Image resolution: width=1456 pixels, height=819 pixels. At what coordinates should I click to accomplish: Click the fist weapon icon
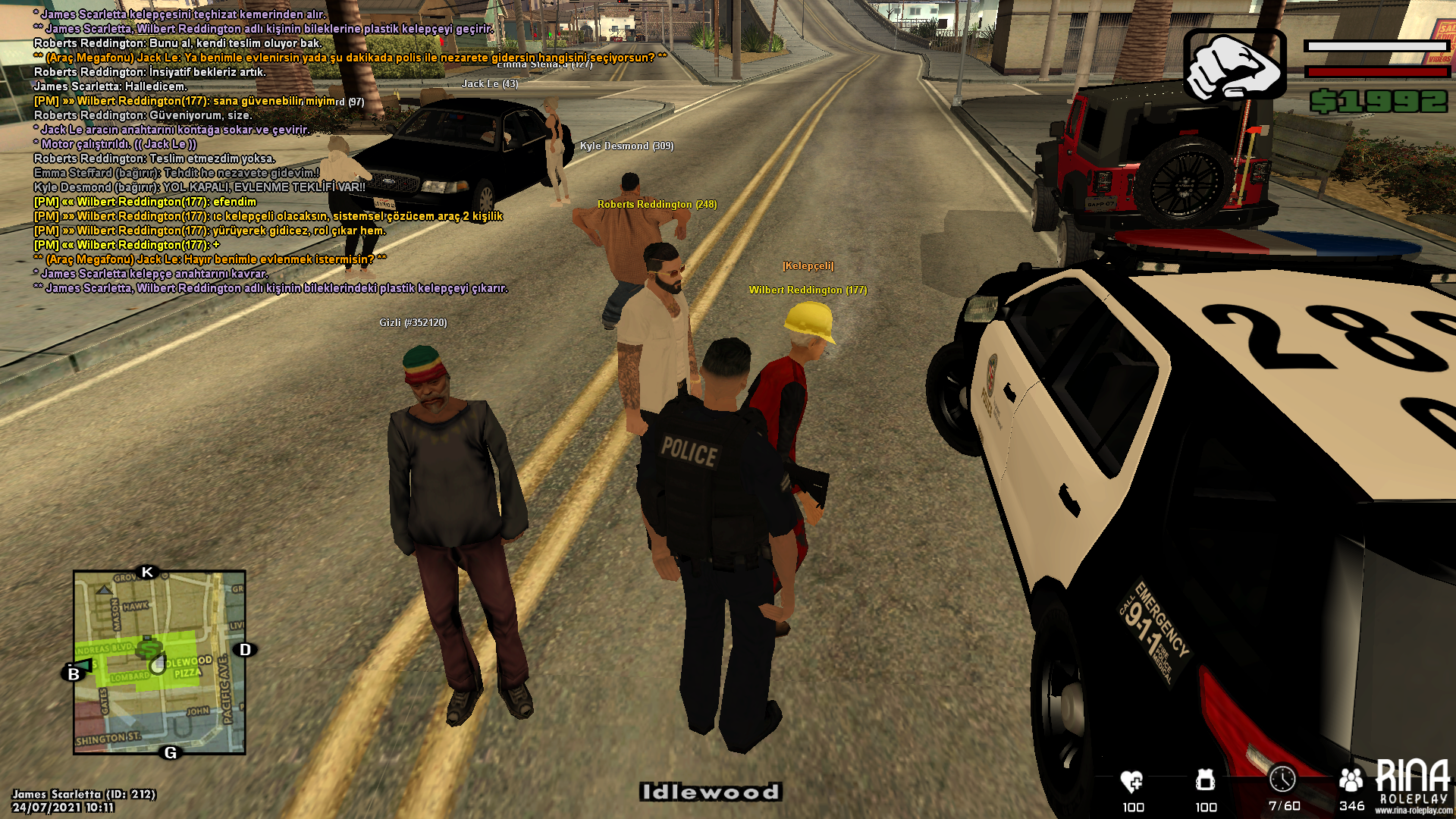1234,66
